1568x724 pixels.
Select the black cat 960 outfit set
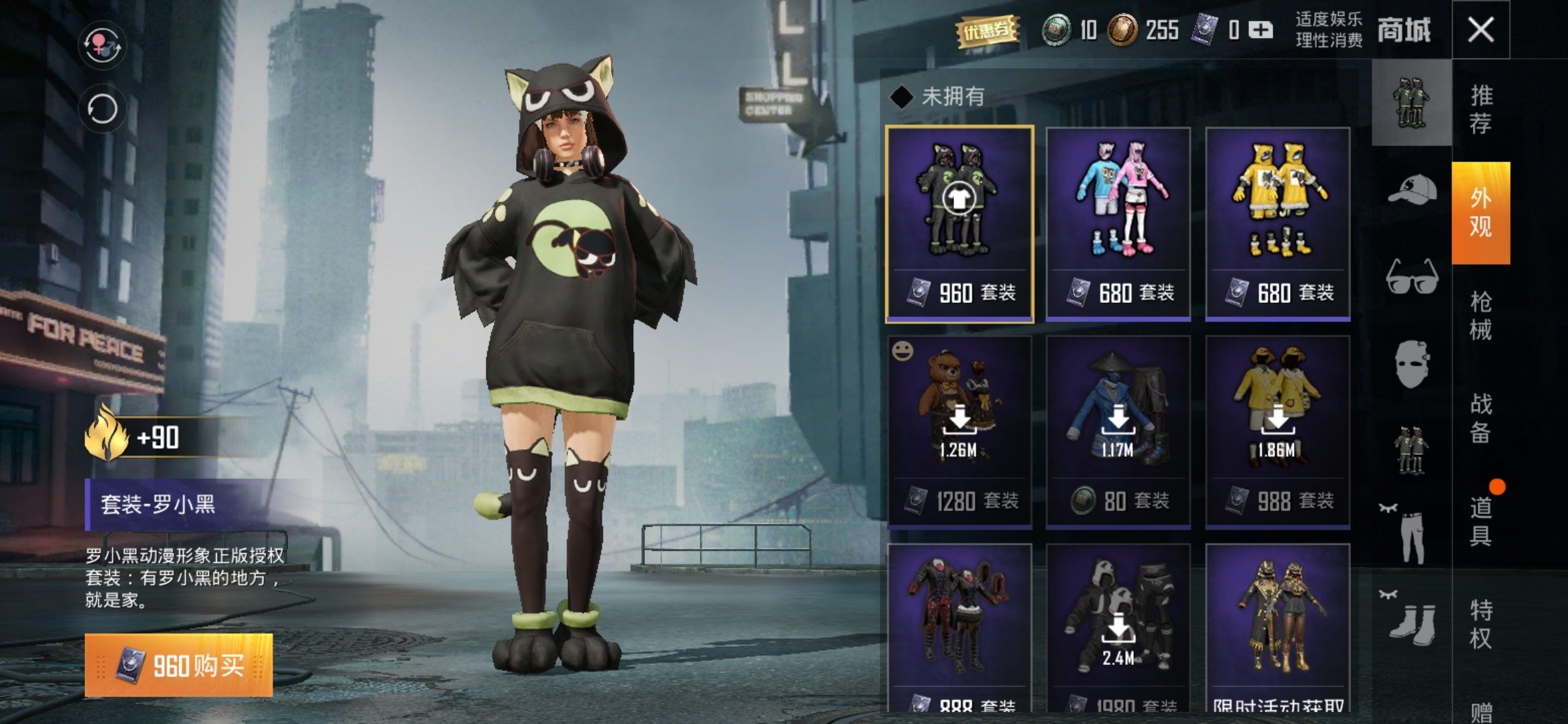click(x=960, y=224)
